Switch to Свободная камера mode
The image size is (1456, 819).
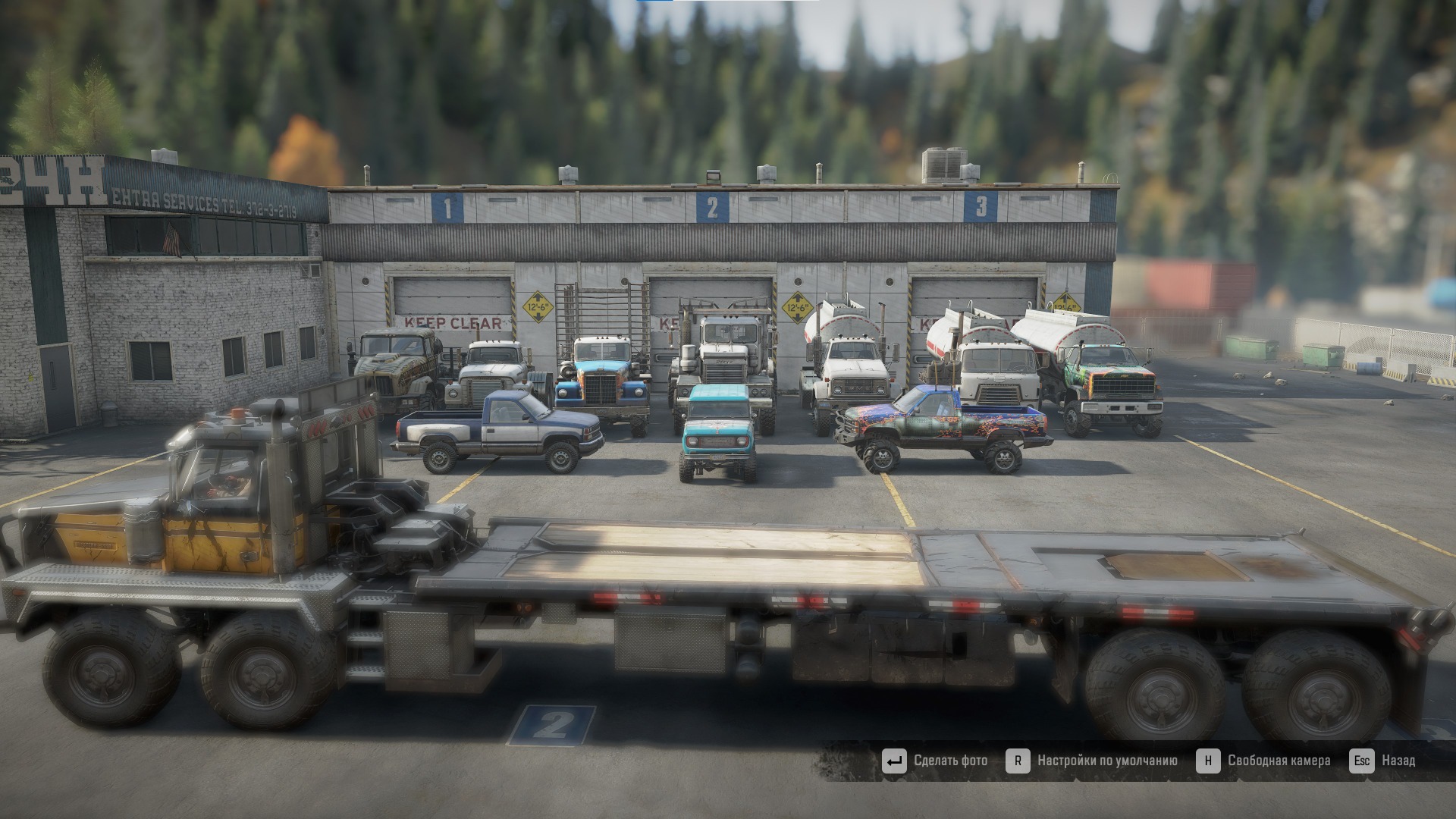point(1264,761)
